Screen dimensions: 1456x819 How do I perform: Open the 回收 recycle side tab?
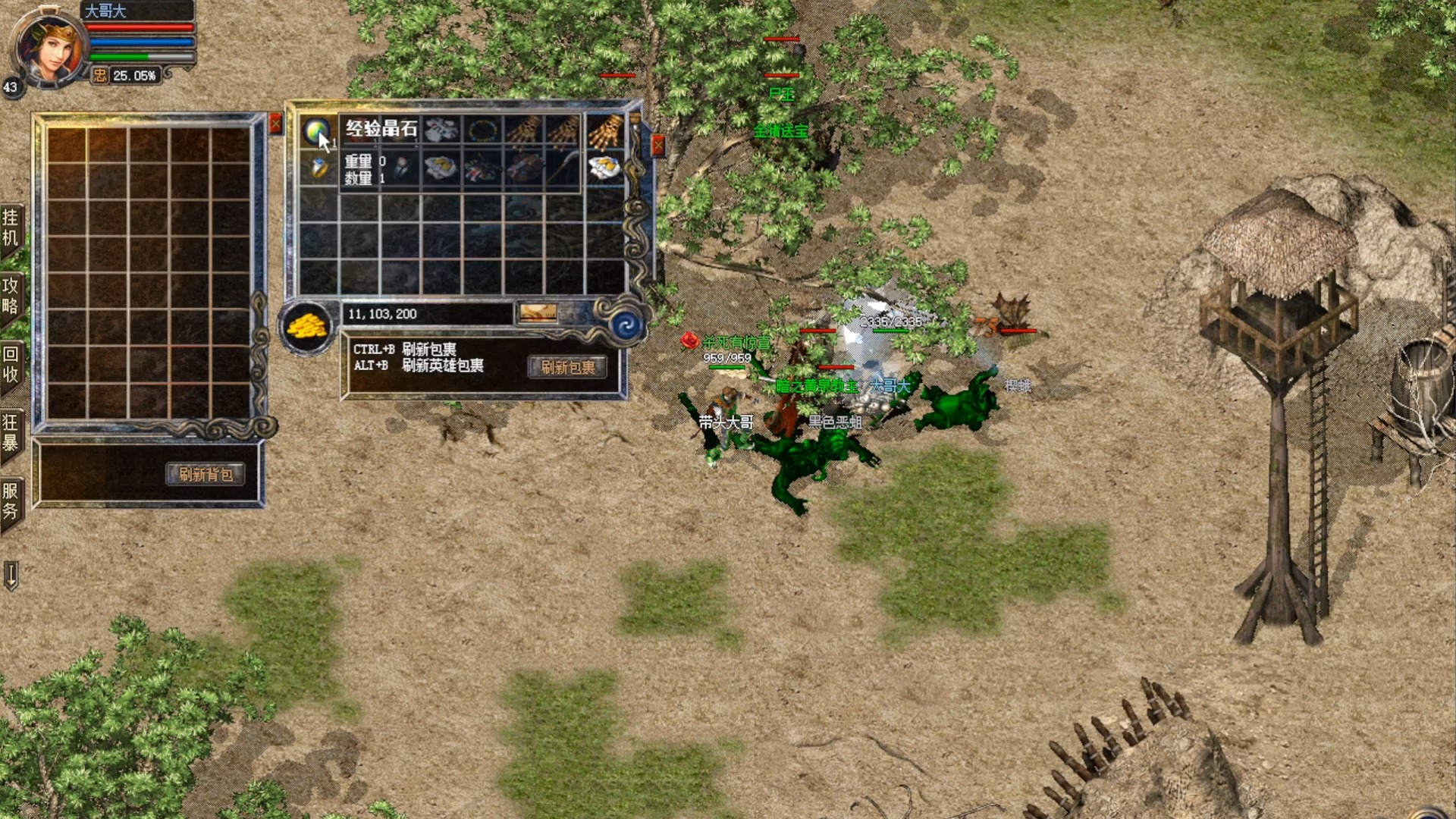pyautogui.click(x=11, y=364)
